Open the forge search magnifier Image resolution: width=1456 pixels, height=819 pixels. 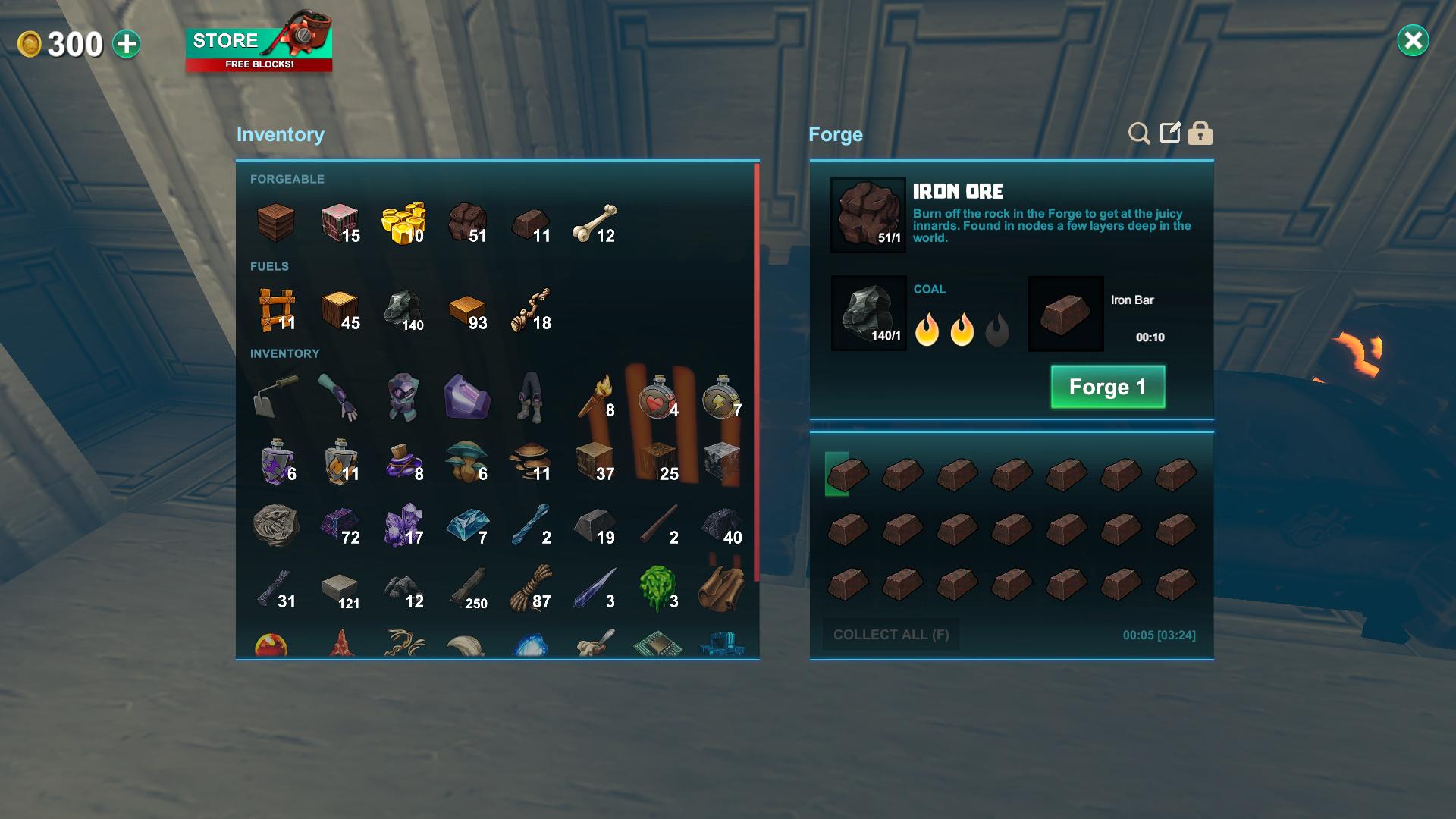pyautogui.click(x=1138, y=133)
